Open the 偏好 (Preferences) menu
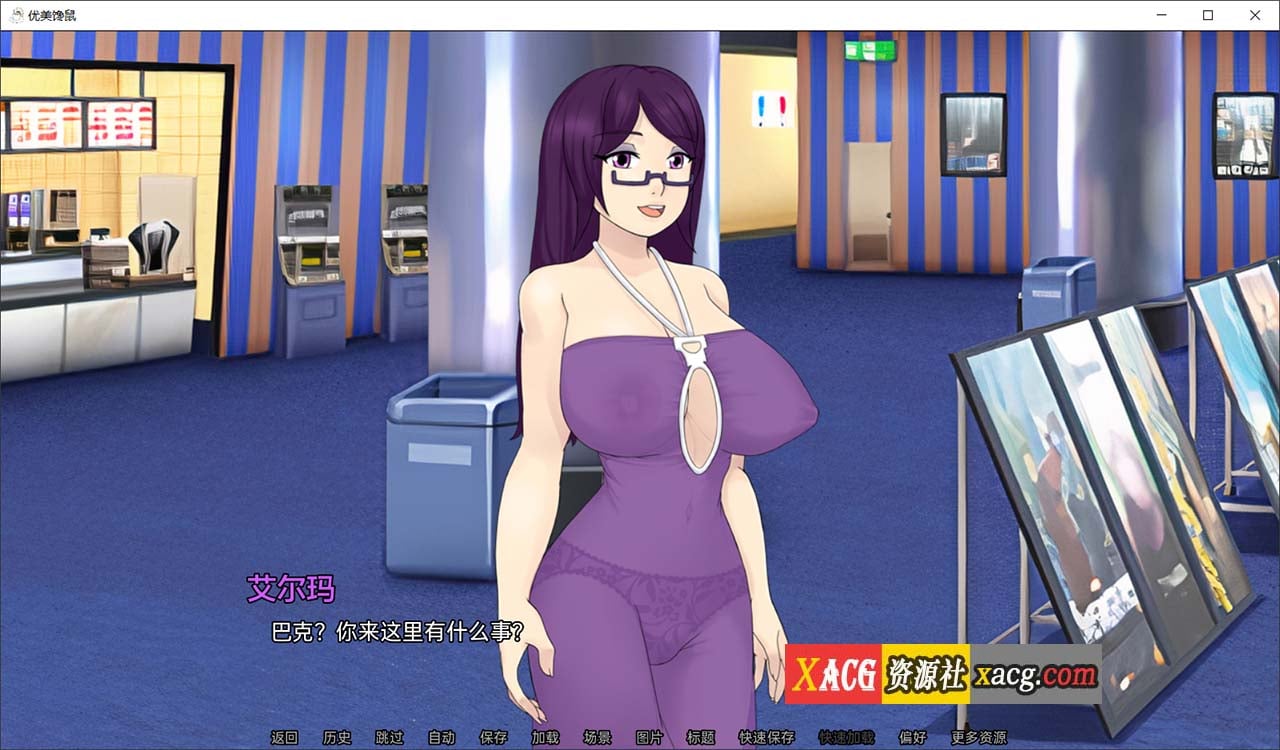The width and height of the screenshot is (1280, 750). (x=915, y=737)
